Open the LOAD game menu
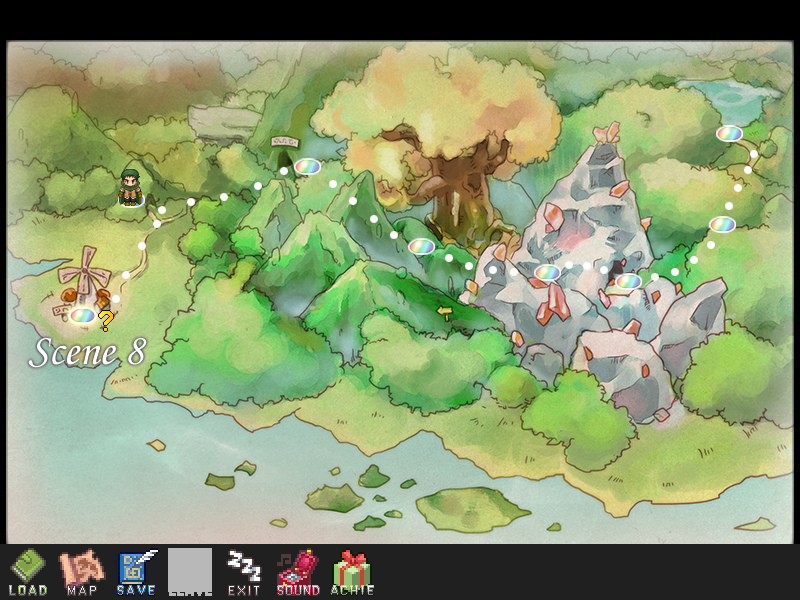Screen dimensions: 800x600 (x=27, y=571)
